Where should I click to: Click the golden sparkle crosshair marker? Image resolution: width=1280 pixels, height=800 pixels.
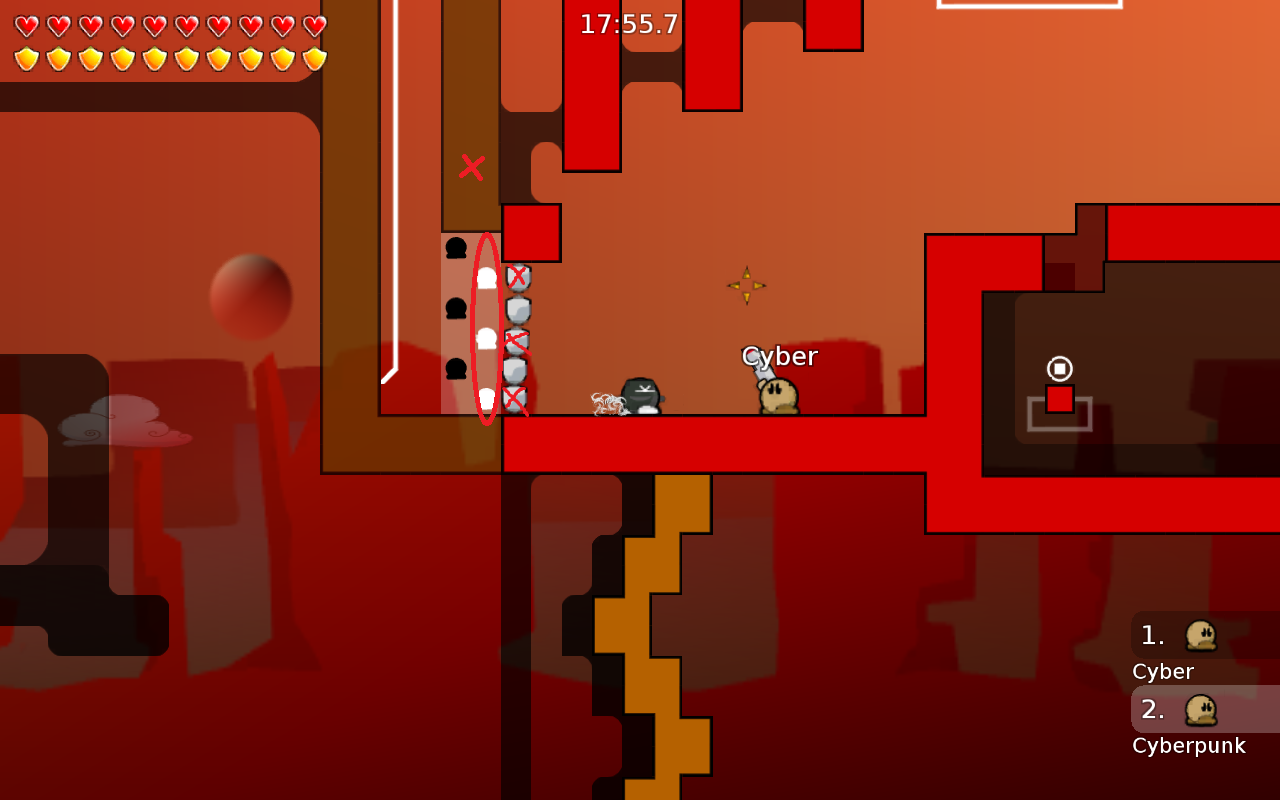coord(746,285)
